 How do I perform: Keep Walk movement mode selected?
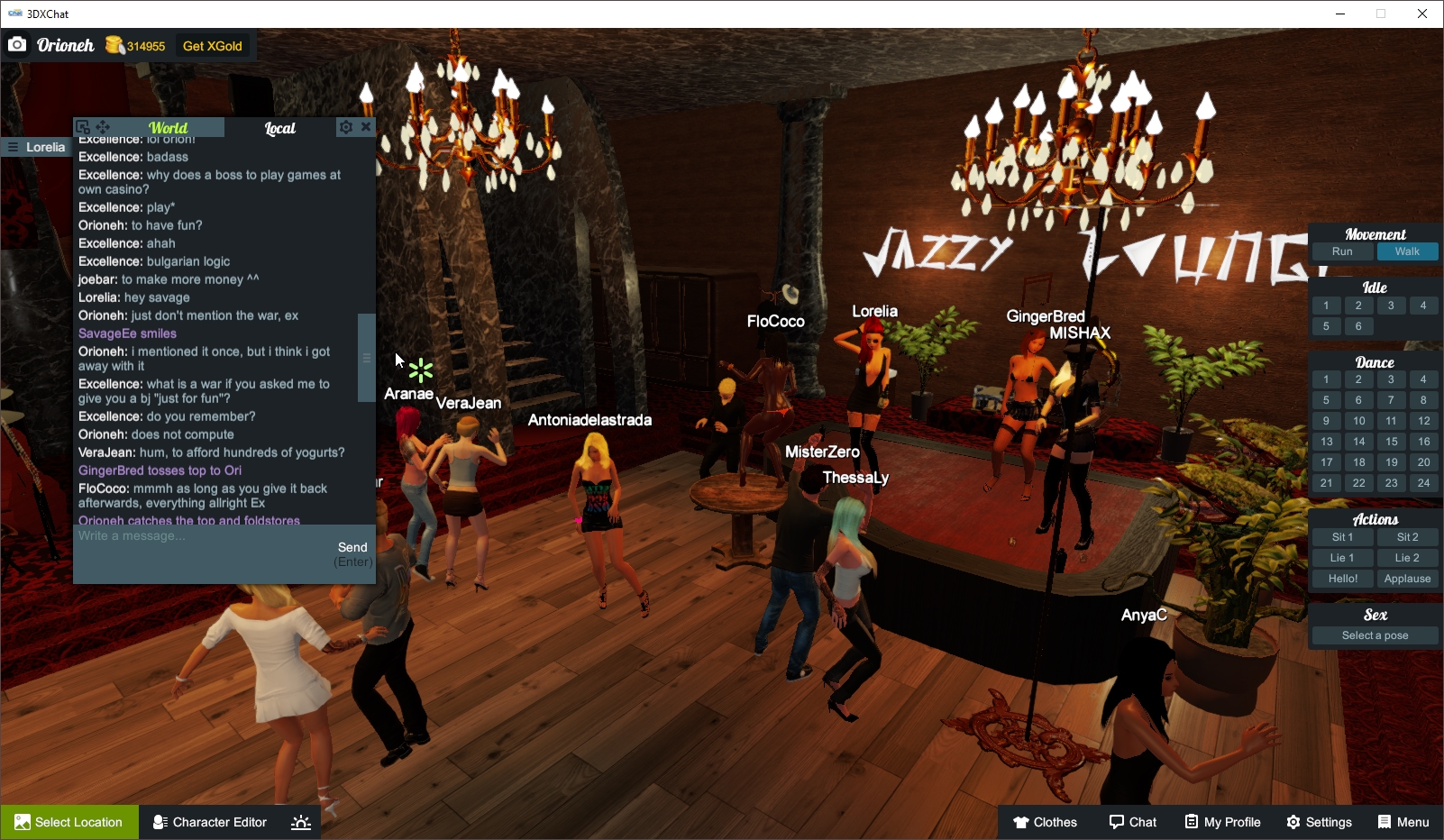tap(1408, 251)
